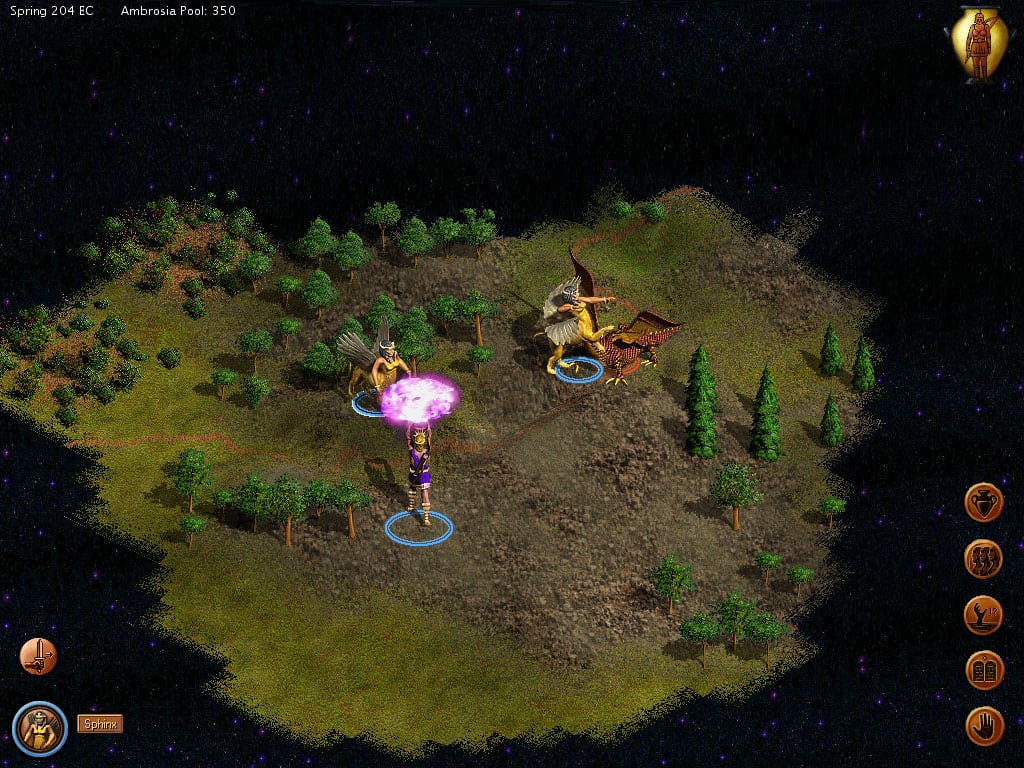
Task: Activate the reaching hand help button
Action: [984, 614]
